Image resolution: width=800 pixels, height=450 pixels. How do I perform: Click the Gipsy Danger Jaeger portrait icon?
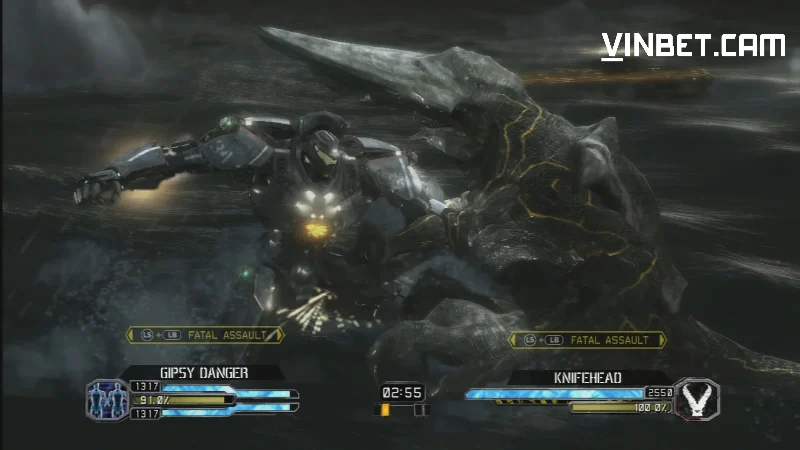[106, 399]
